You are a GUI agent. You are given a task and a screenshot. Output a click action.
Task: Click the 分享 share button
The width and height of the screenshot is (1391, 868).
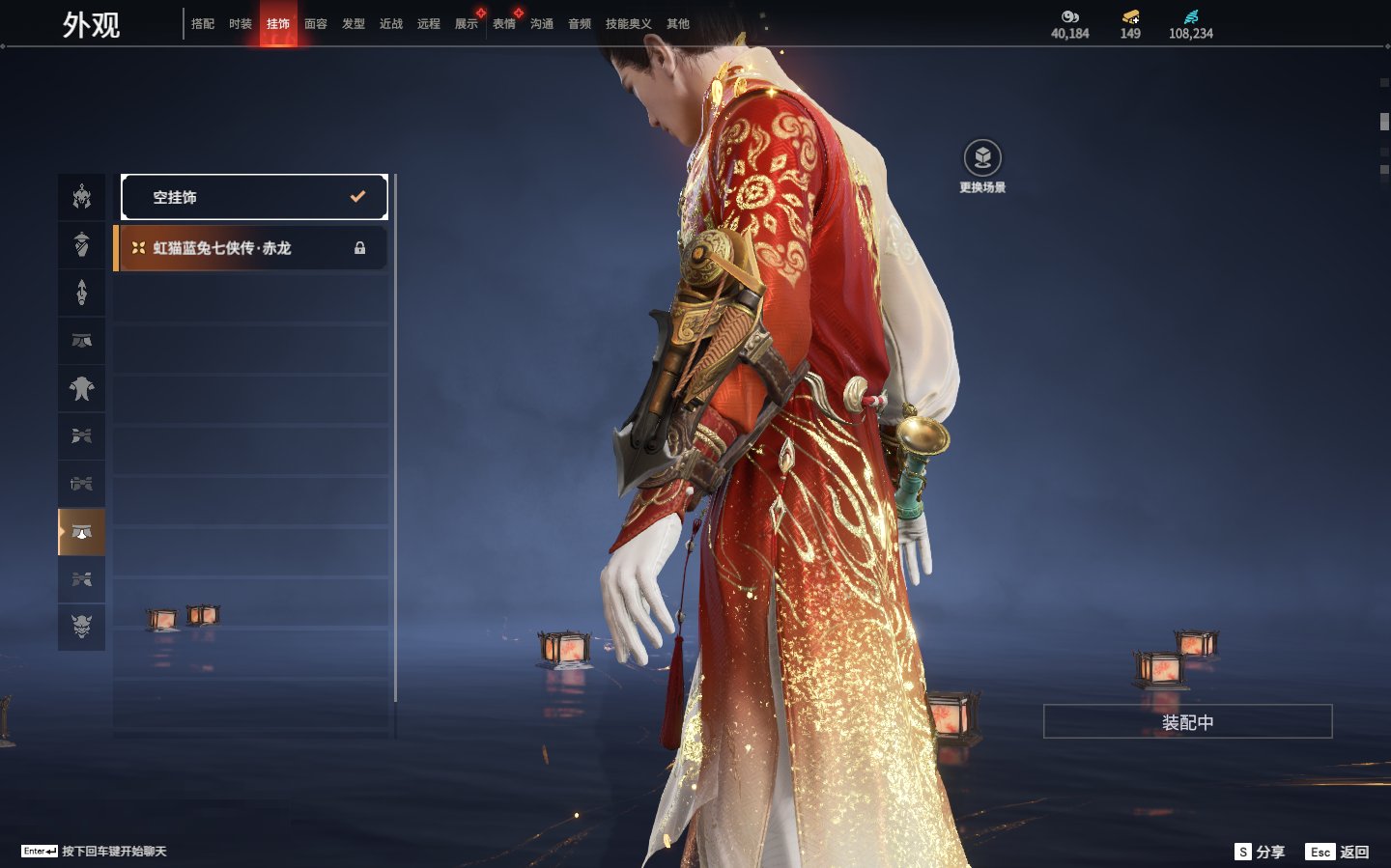(x=1261, y=852)
